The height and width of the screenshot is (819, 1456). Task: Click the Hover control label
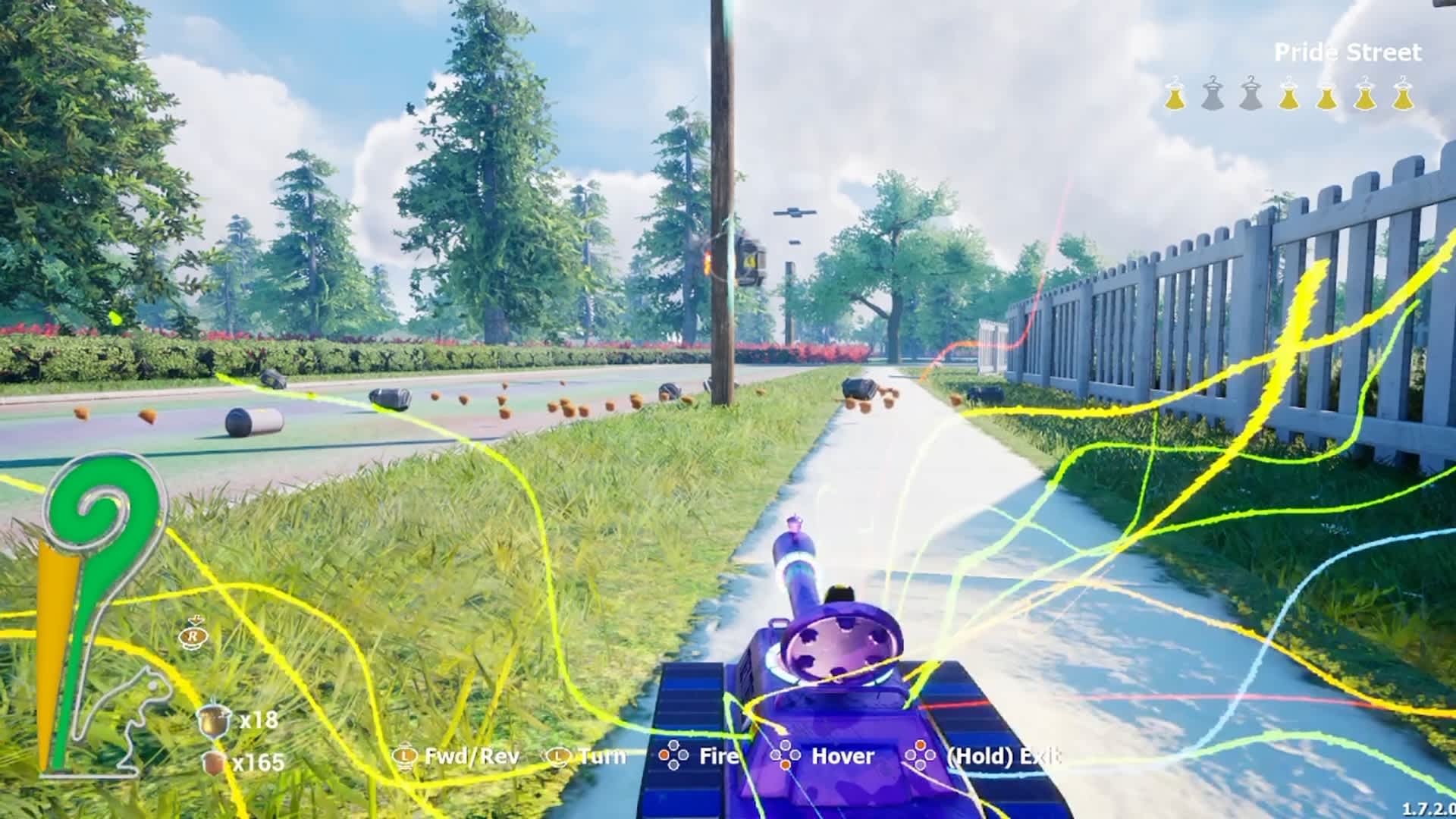(843, 756)
